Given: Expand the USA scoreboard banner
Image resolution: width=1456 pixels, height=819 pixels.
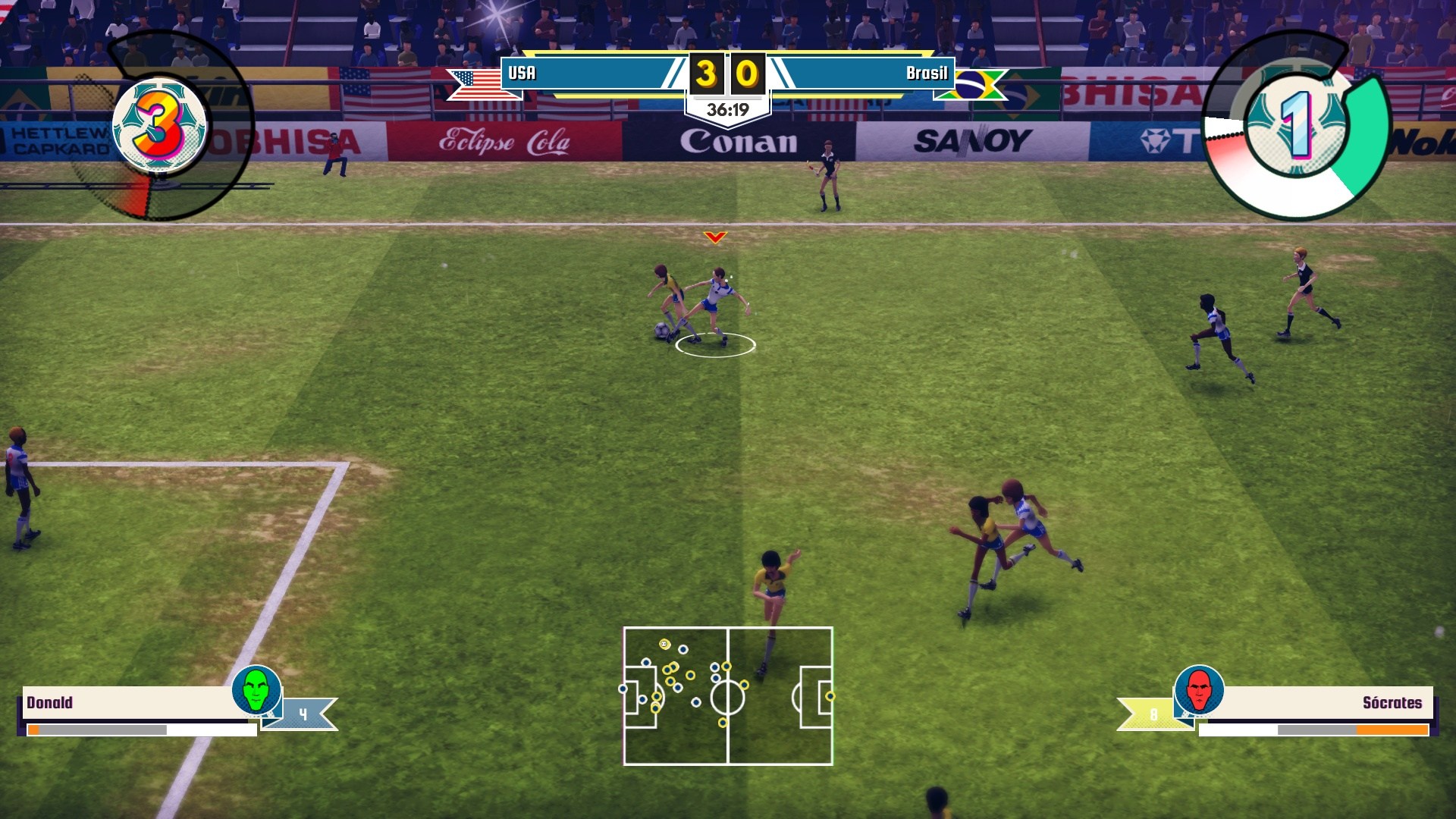Looking at the screenshot, I should click(x=588, y=74).
